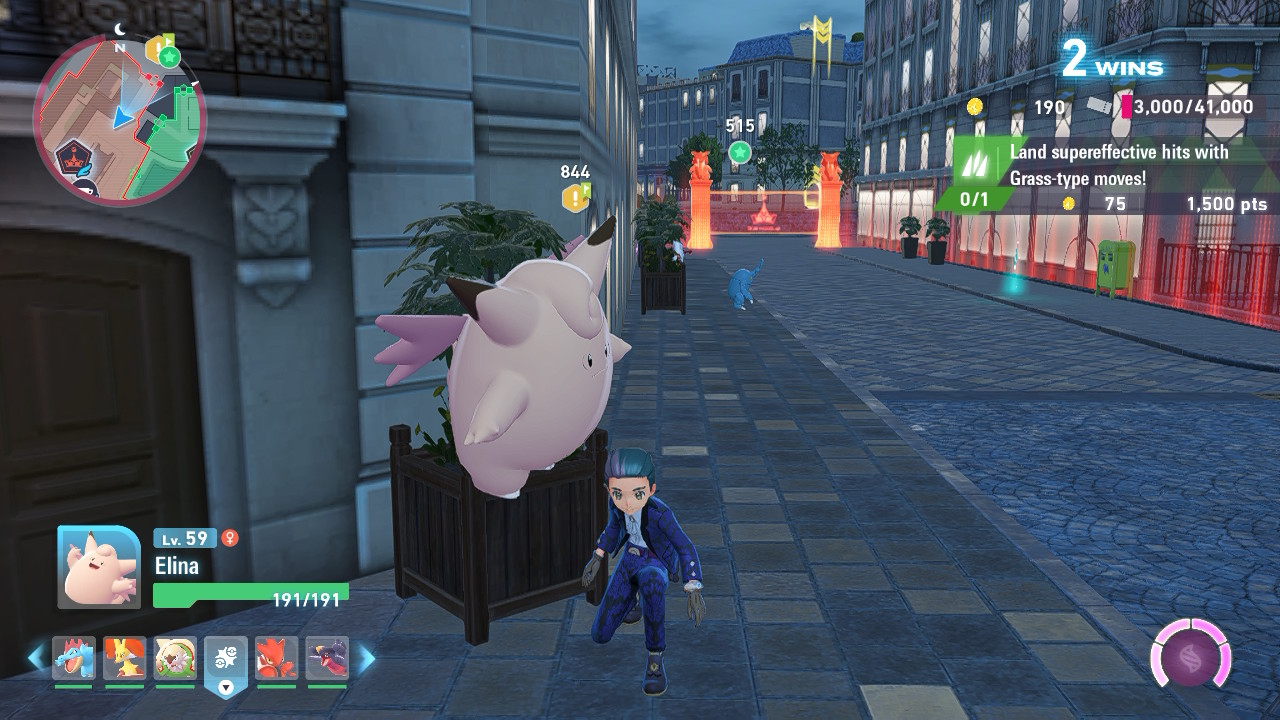
Task: Click the left arrow beside the party bar
Action: (x=36, y=658)
